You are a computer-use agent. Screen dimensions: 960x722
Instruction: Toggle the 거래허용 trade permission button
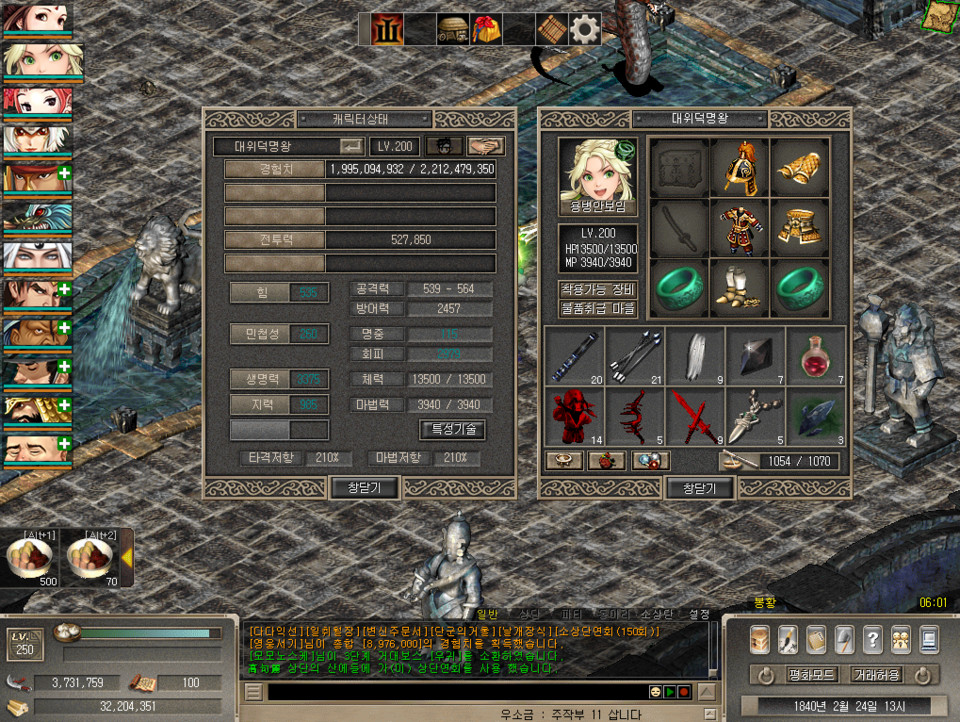coord(877,675)
